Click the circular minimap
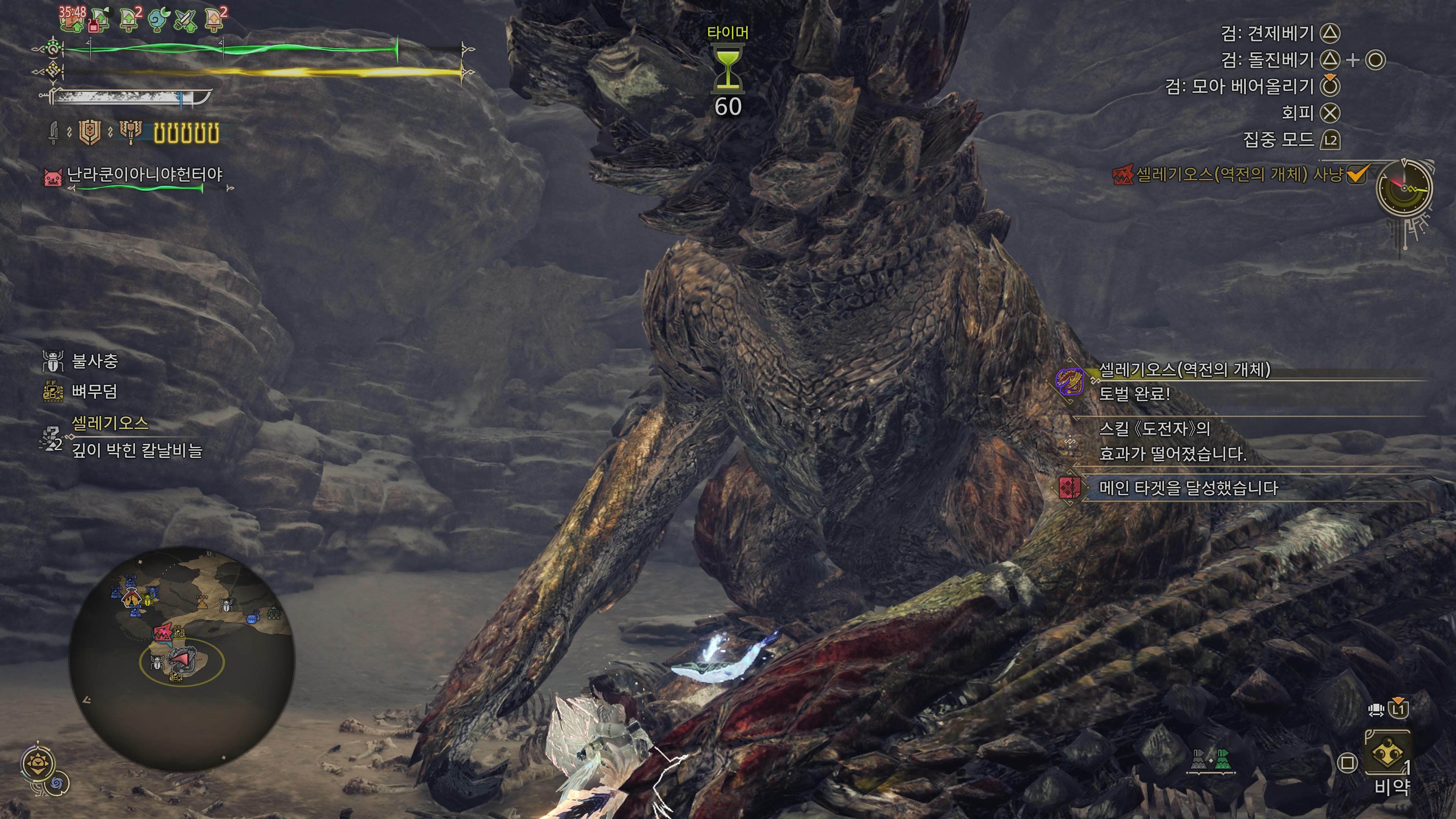The width and height of the screenshot is (1456, 819). click(182, 659)
